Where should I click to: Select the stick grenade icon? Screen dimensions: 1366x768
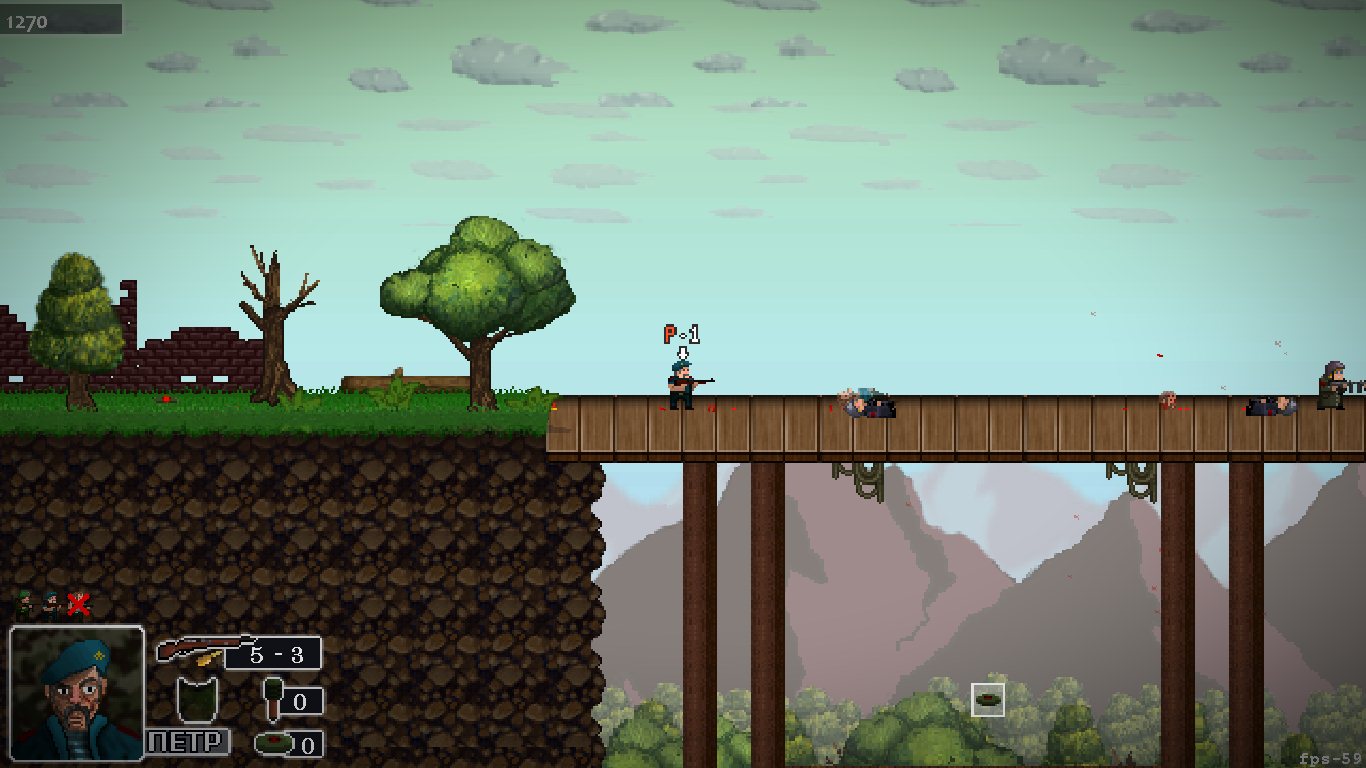272,697
